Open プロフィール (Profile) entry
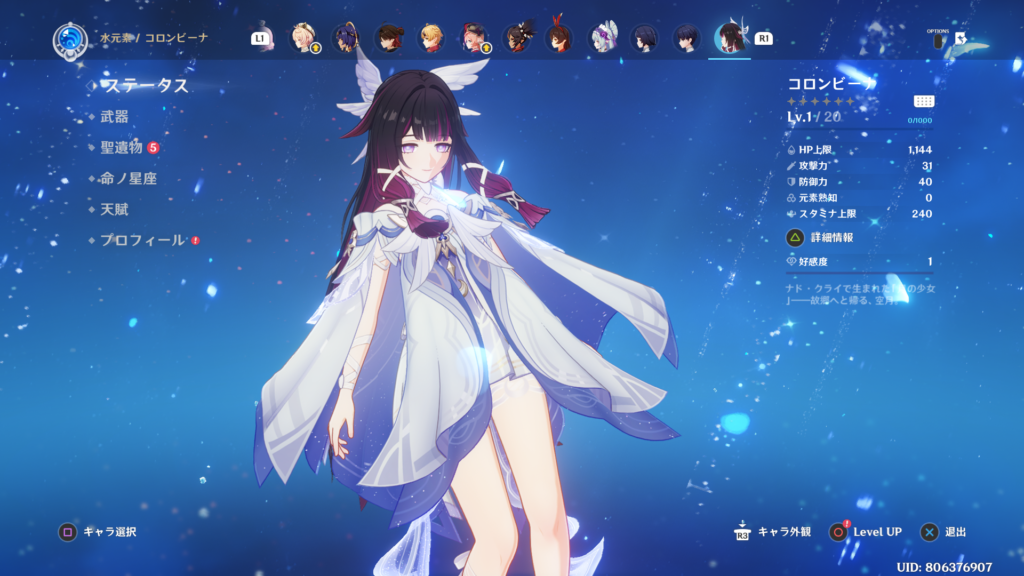 click(x=142, y=241)
